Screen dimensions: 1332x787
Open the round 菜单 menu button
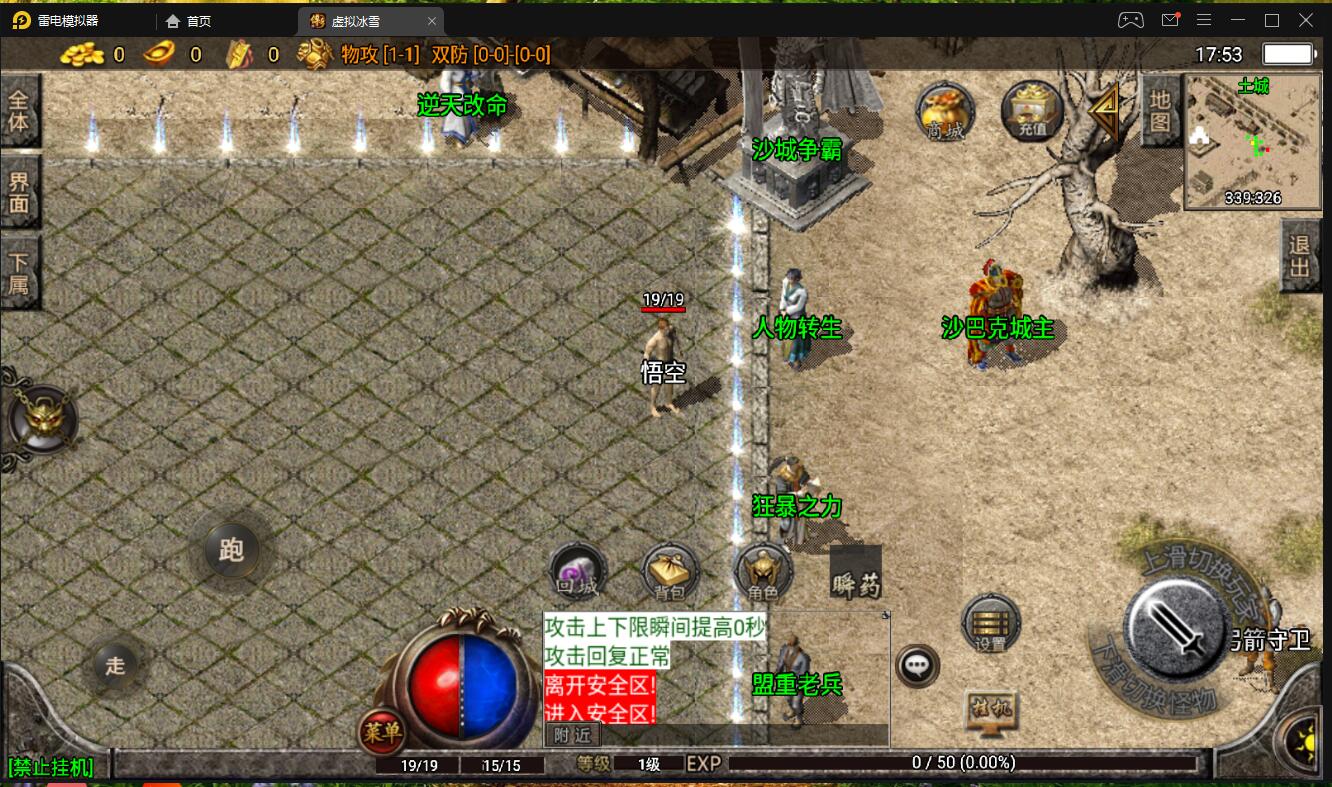(382, 733)
